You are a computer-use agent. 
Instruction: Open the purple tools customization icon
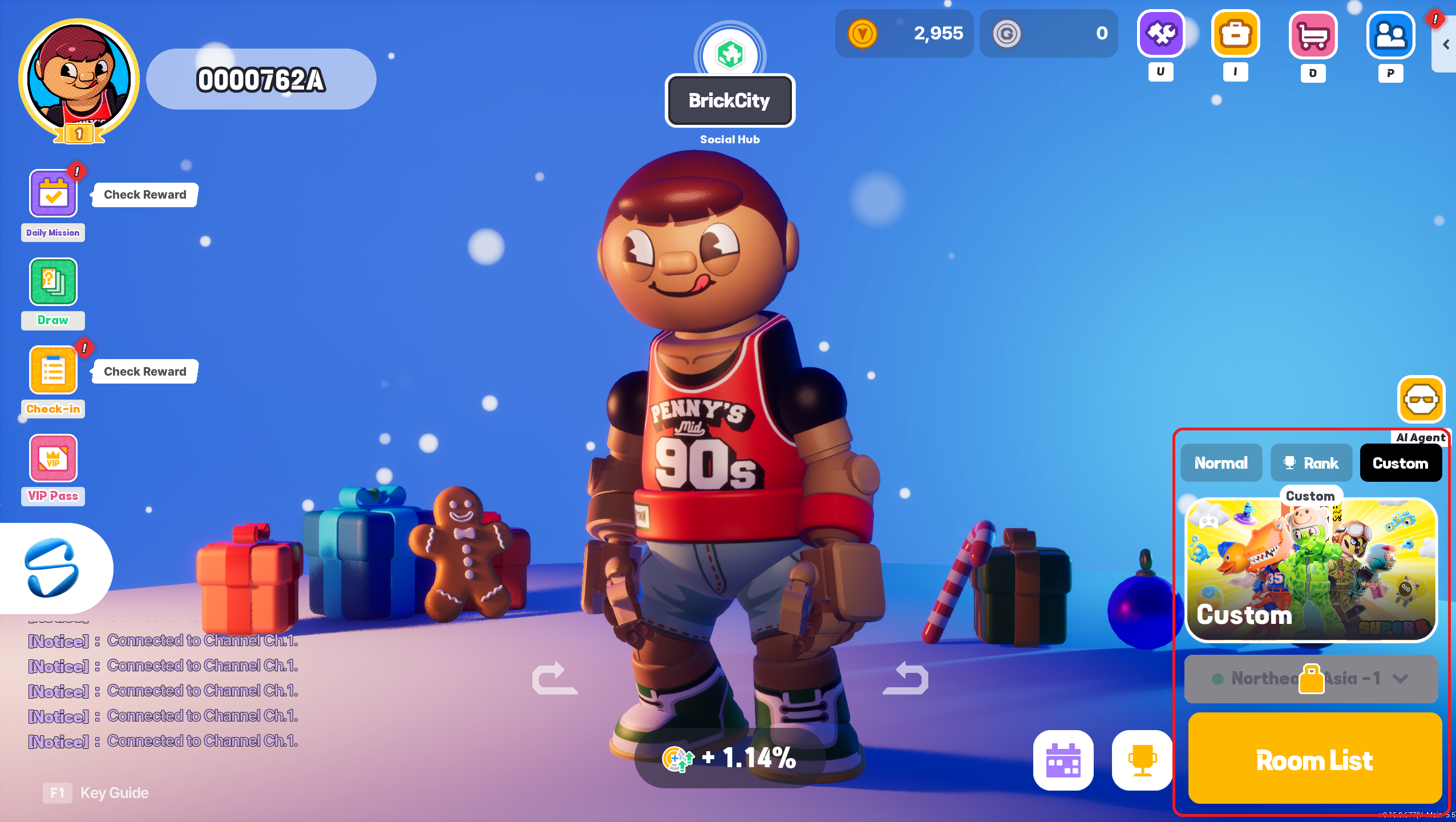point(1160,34)
